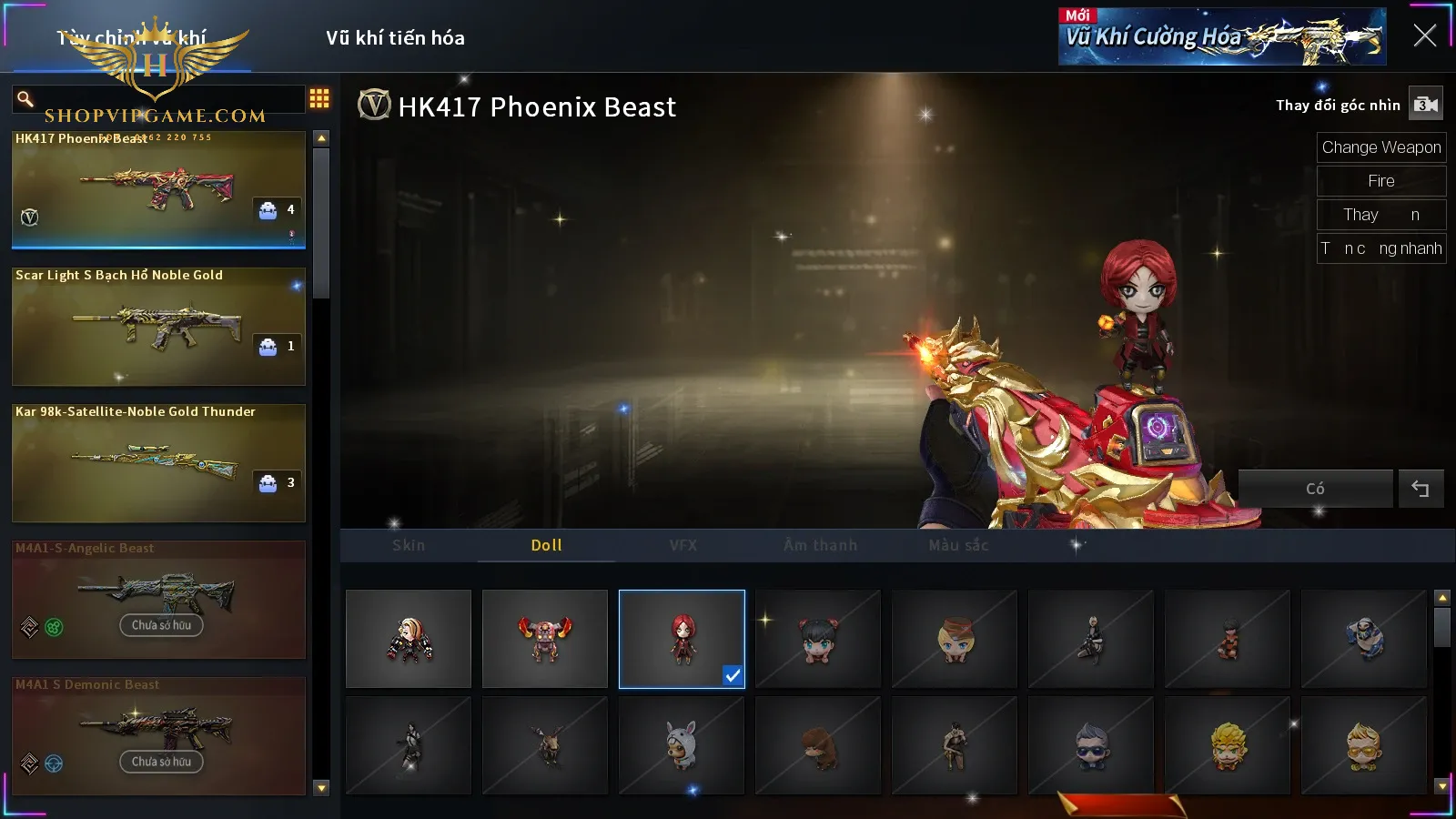Toggle the weapon list grid view
This screenshot has width=1456, height=819.
[319, 98]
